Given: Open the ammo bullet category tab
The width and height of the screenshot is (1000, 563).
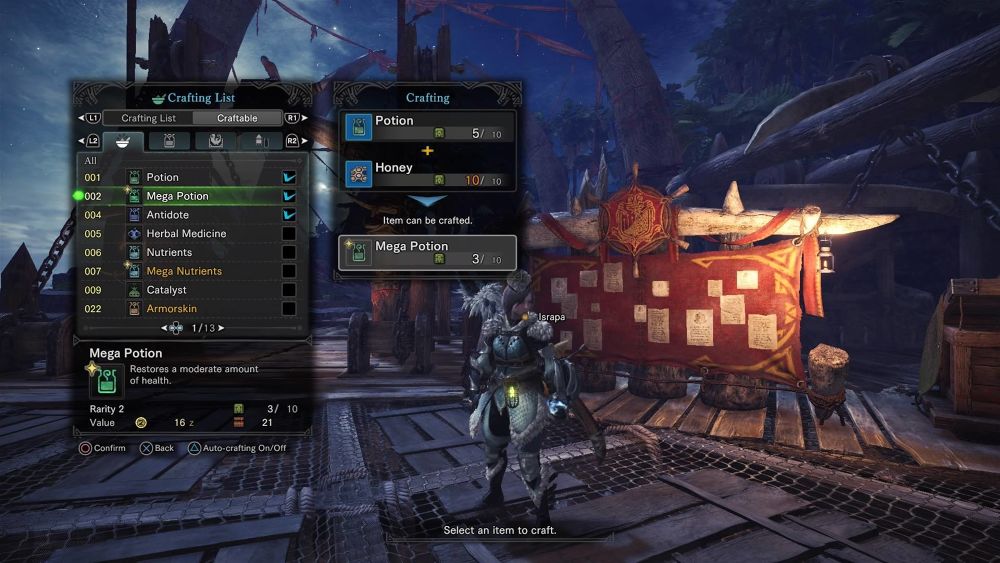Looking at the screenshot, I should click(x=260, y=141).
